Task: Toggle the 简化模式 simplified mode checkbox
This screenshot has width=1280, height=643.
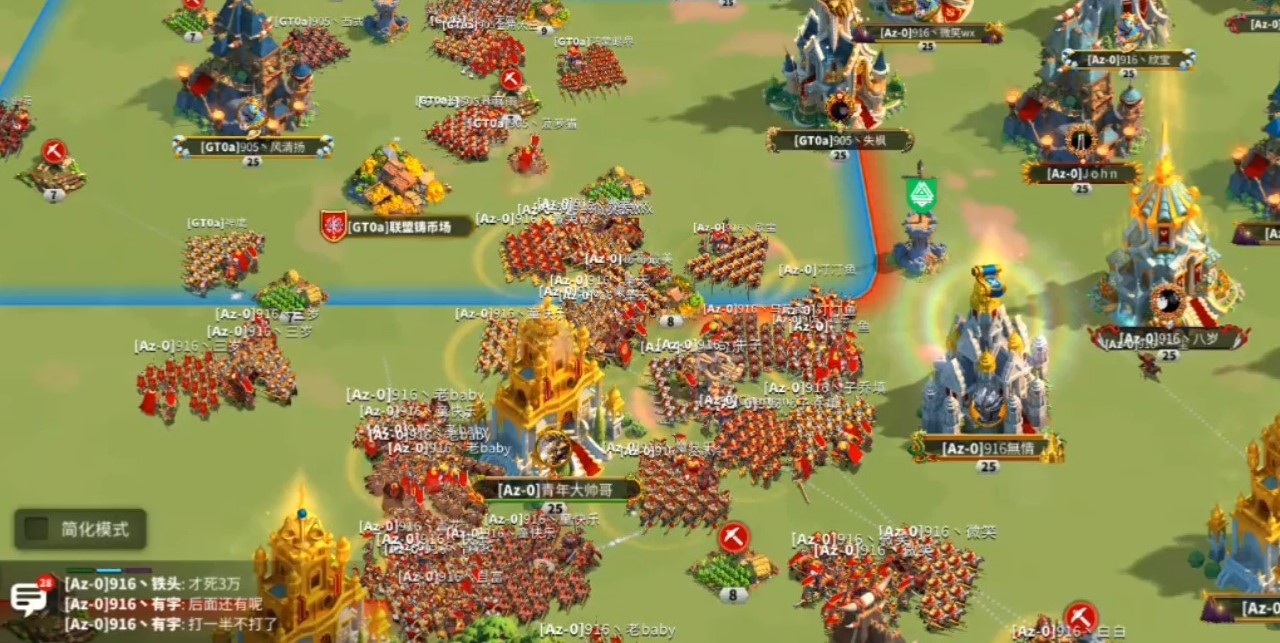Action: pos(37,529)
